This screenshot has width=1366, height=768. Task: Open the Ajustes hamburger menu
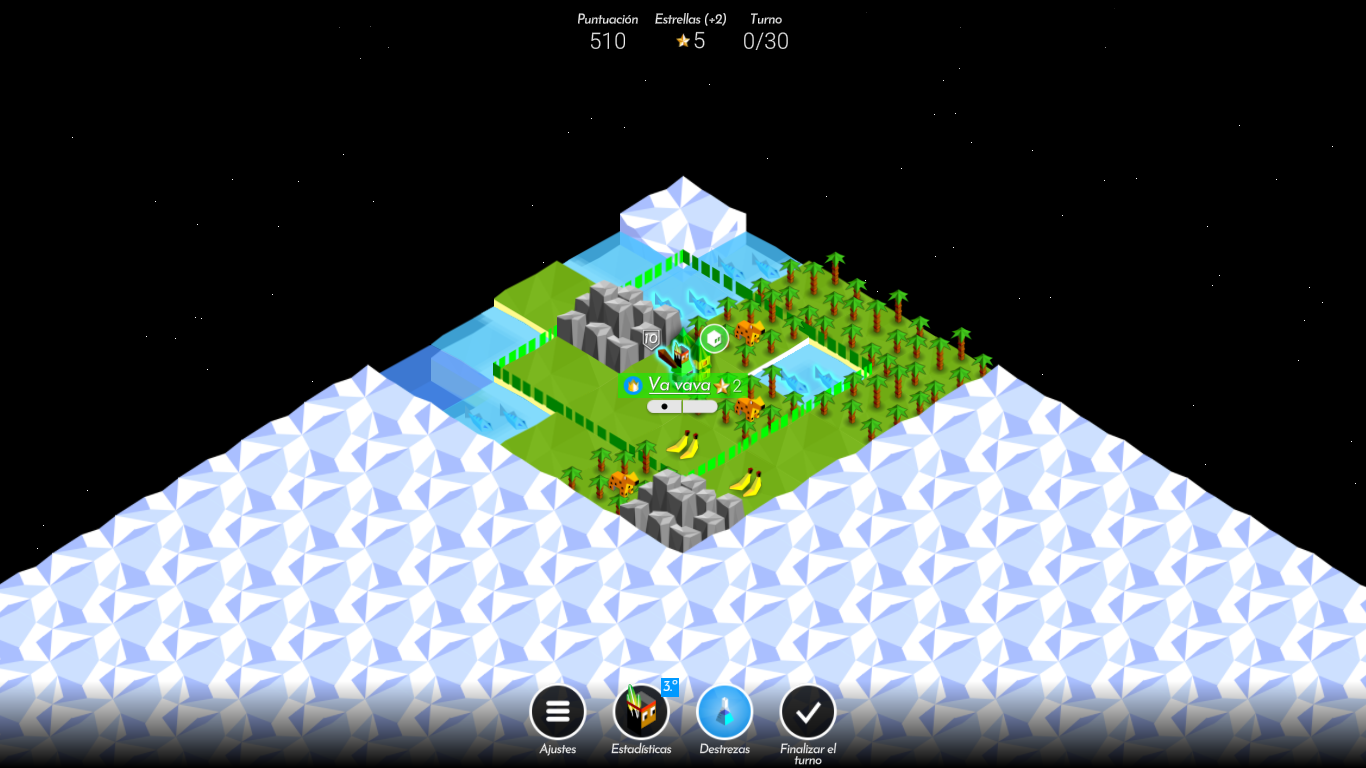[x=557, y=711]
